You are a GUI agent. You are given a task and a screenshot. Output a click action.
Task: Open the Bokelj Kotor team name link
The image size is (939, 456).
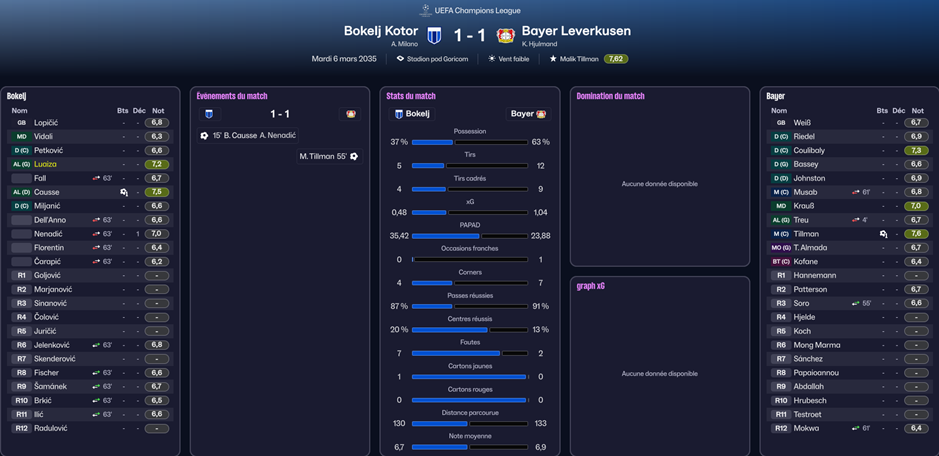pos(380,31)
